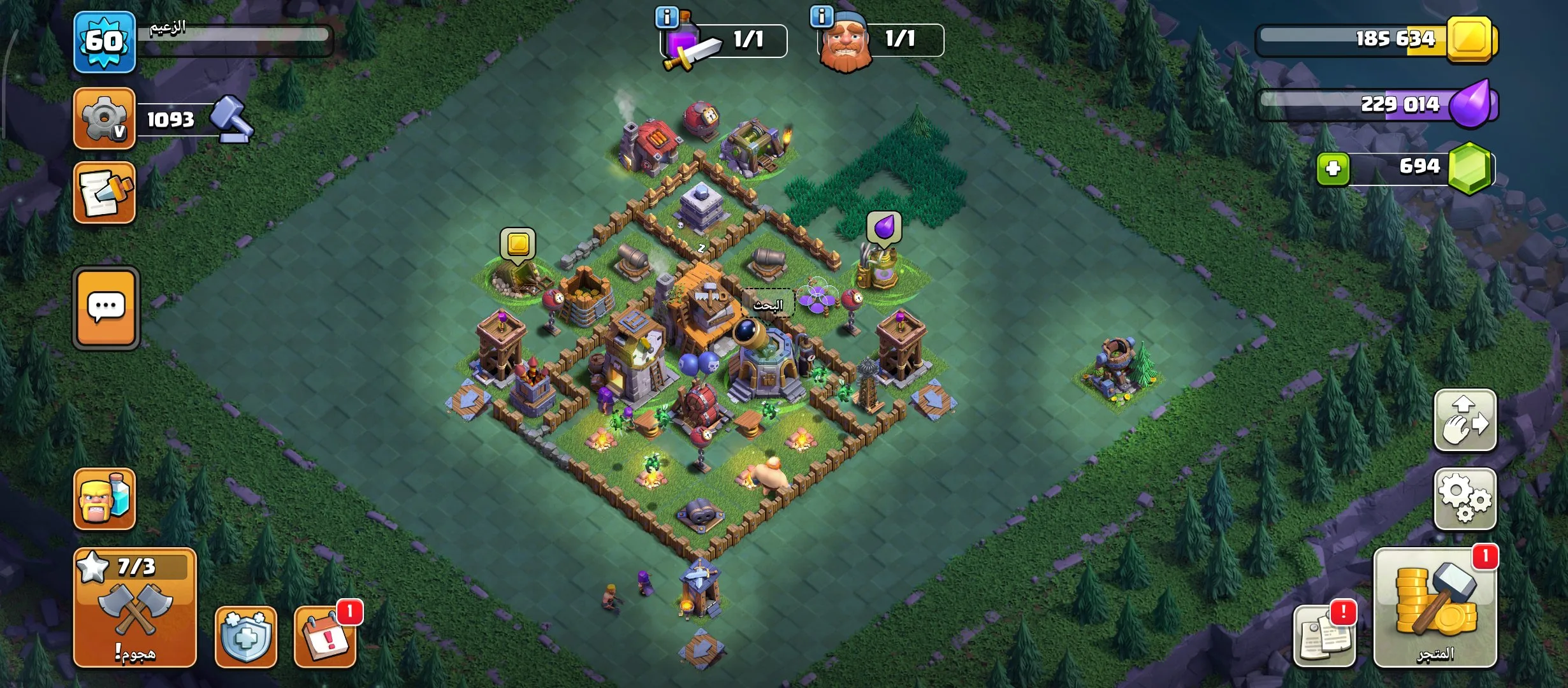Image resolution: width=1568 pixels, height=688 pixels.
Task: Open the notes and scroll button
Action: pyautogui.click(x=105, y=193)
